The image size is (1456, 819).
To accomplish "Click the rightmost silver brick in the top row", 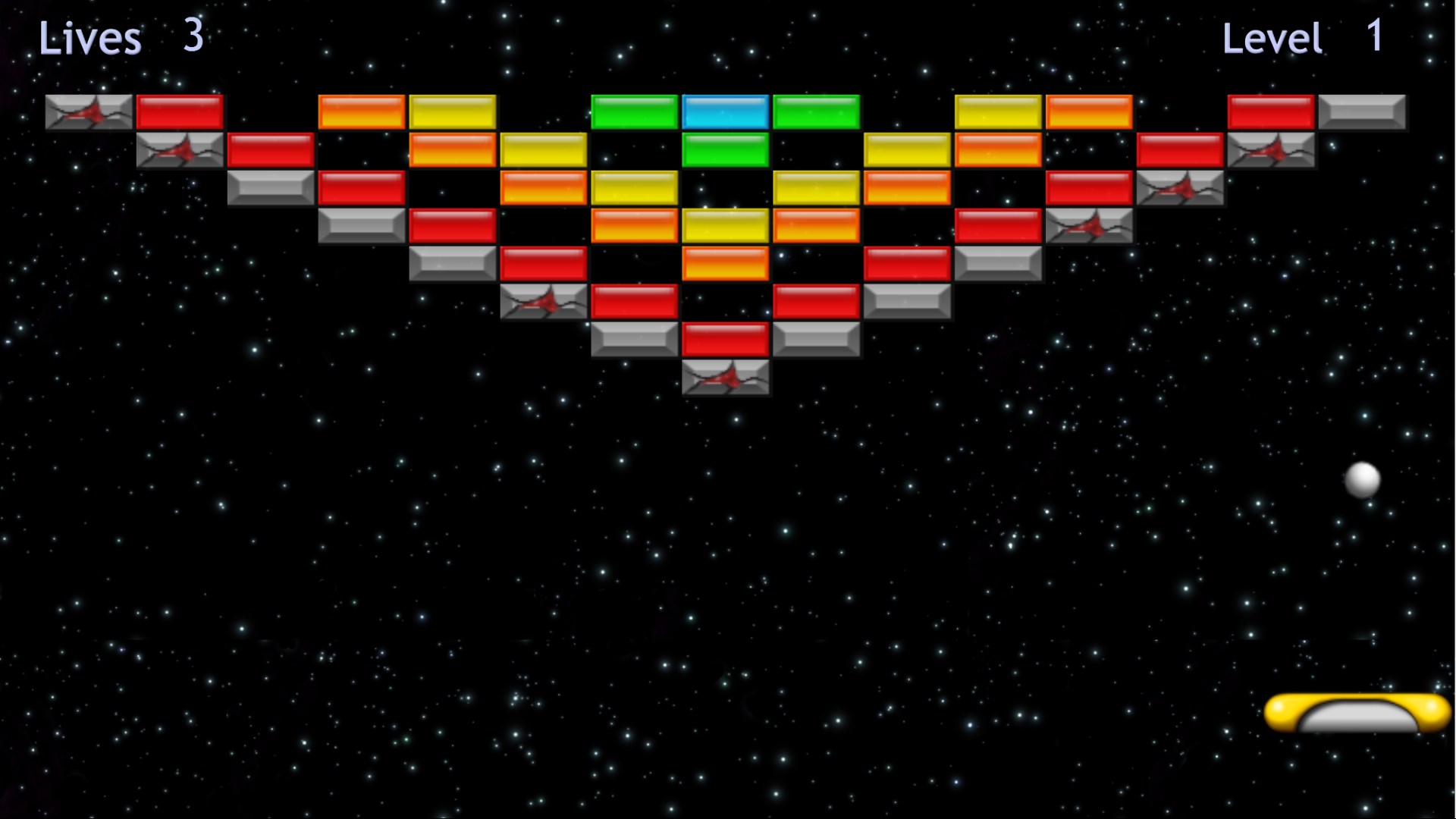I will 1360,111.
